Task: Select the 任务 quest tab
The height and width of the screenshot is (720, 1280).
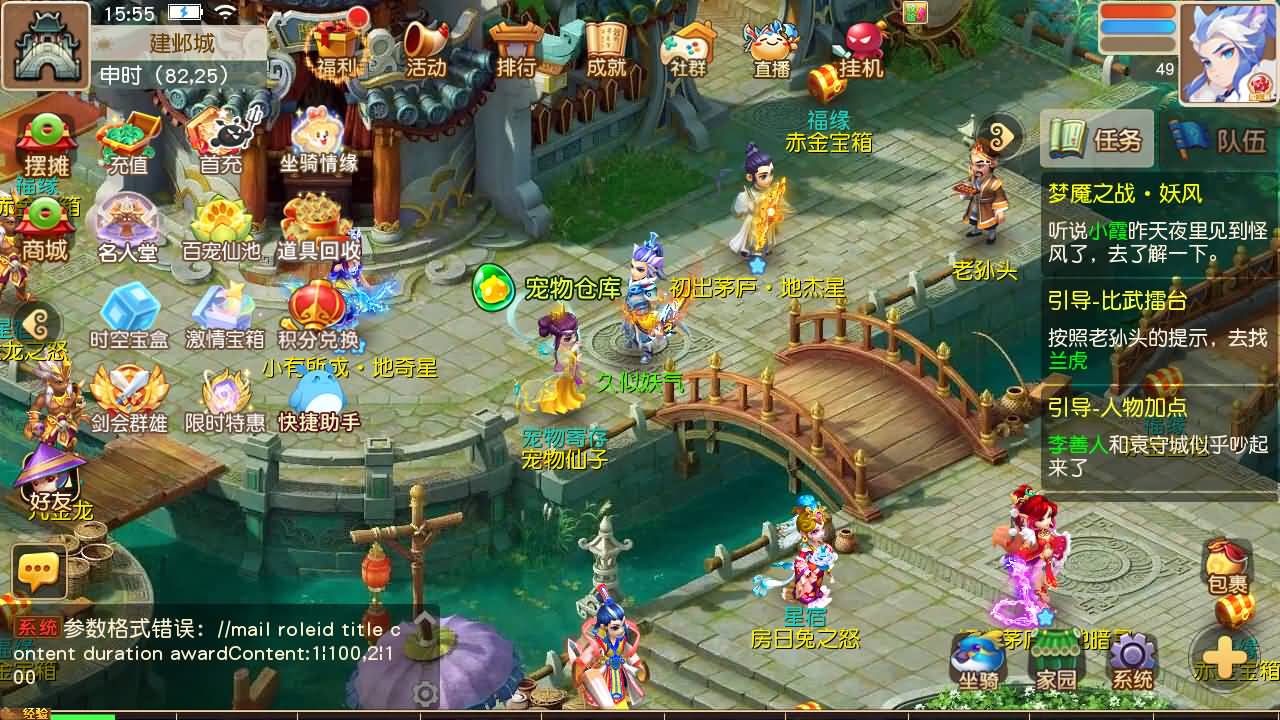Action: coord(1097,138)
